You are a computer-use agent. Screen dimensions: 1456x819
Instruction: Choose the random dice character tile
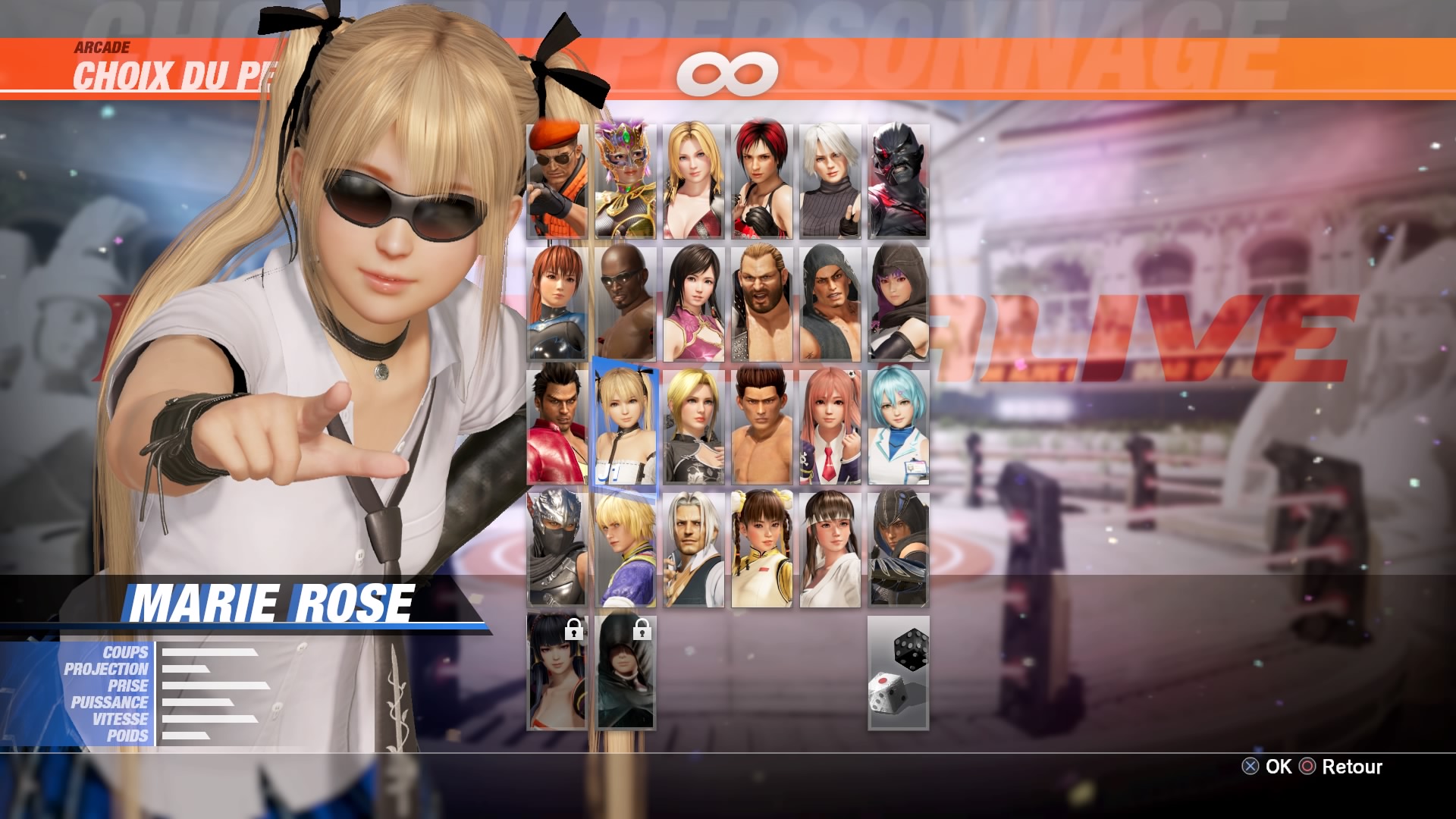pos(898,672)
